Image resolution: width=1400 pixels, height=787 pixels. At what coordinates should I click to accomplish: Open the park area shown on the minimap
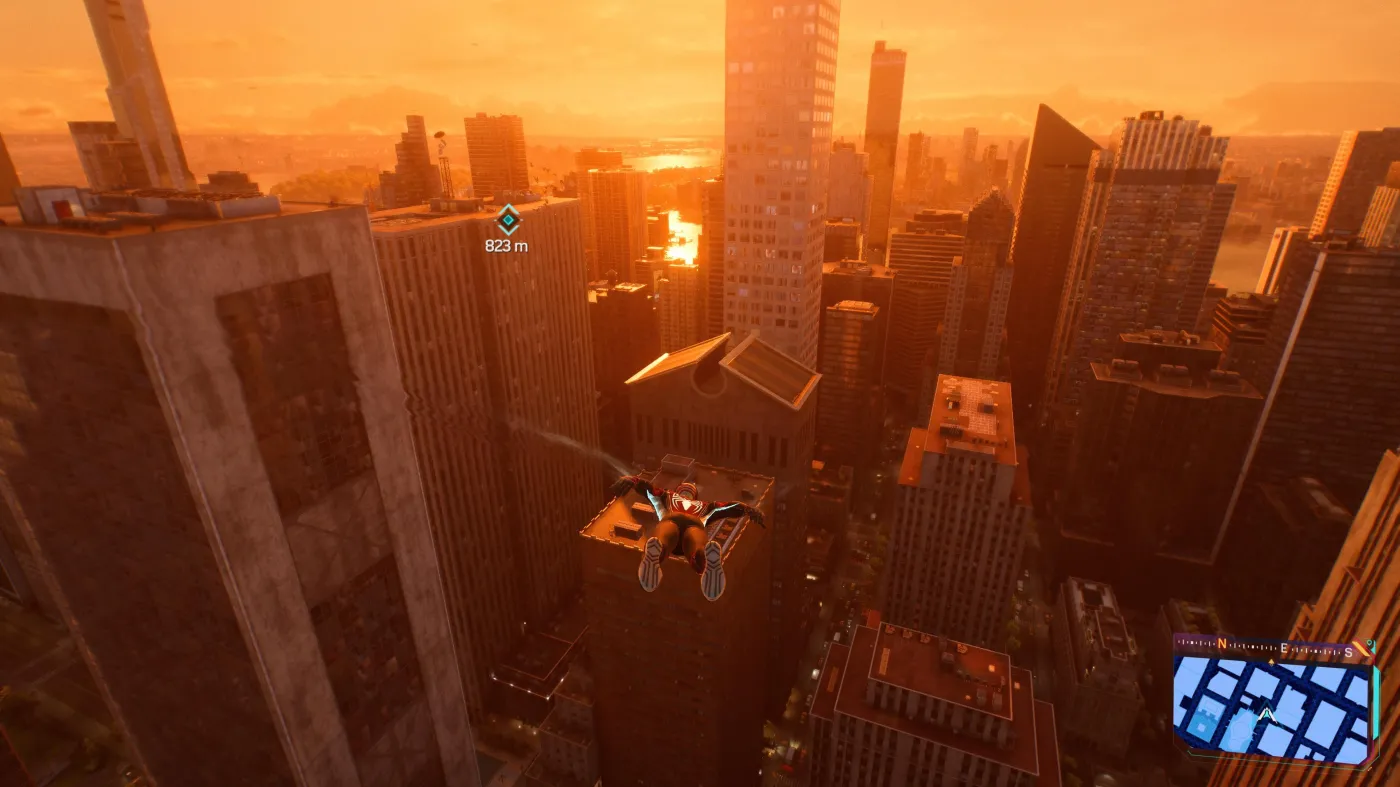tap(1240, 726)
